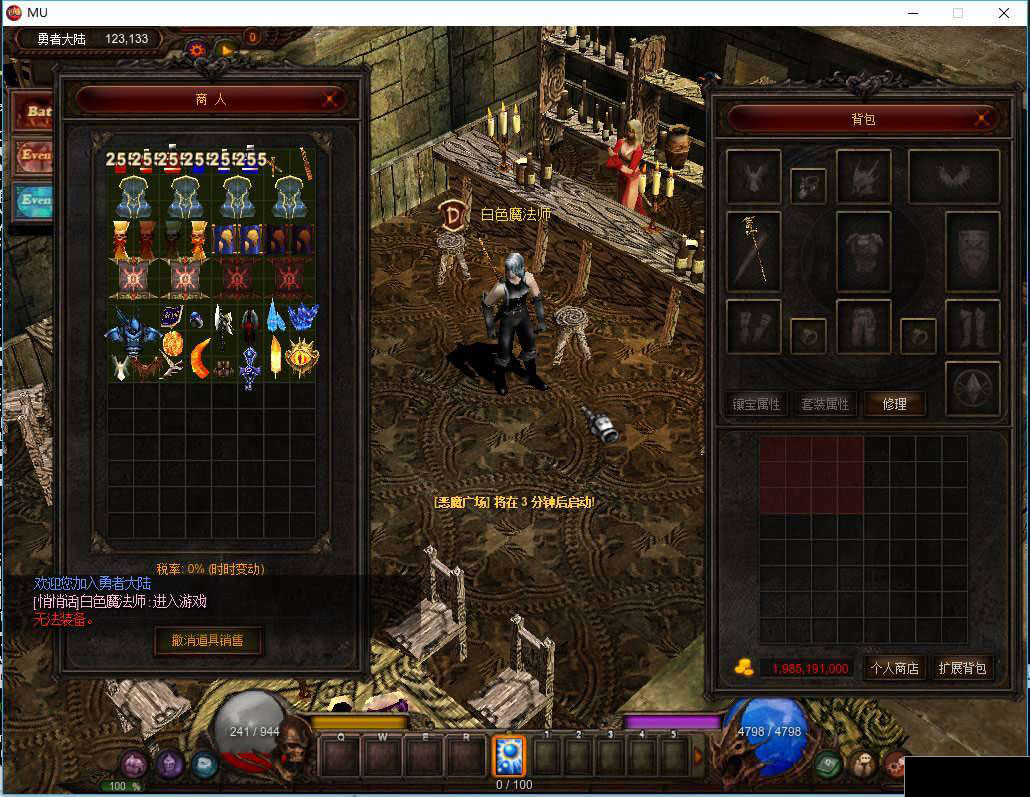Select the blue cross item in shop
This screenshot has width=1030, height=797.
(249, 364)
